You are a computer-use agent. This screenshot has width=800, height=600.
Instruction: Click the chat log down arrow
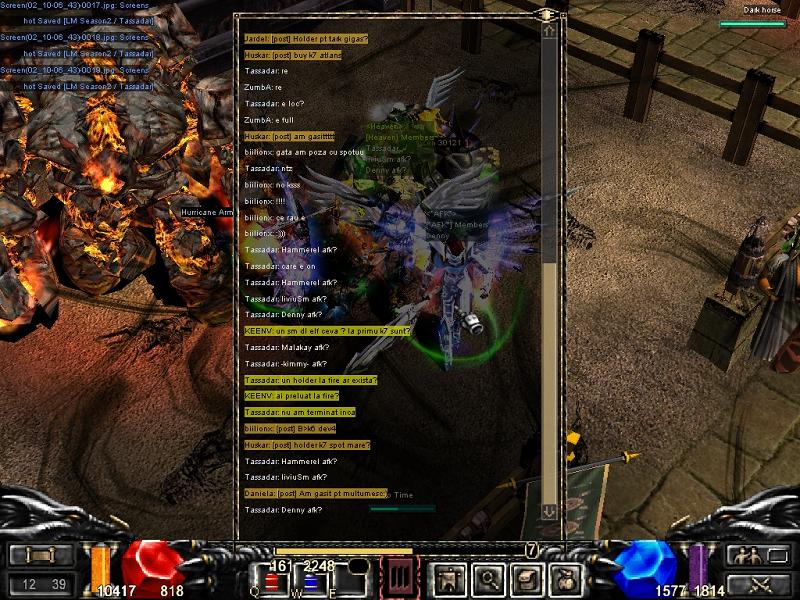[549, 511]
